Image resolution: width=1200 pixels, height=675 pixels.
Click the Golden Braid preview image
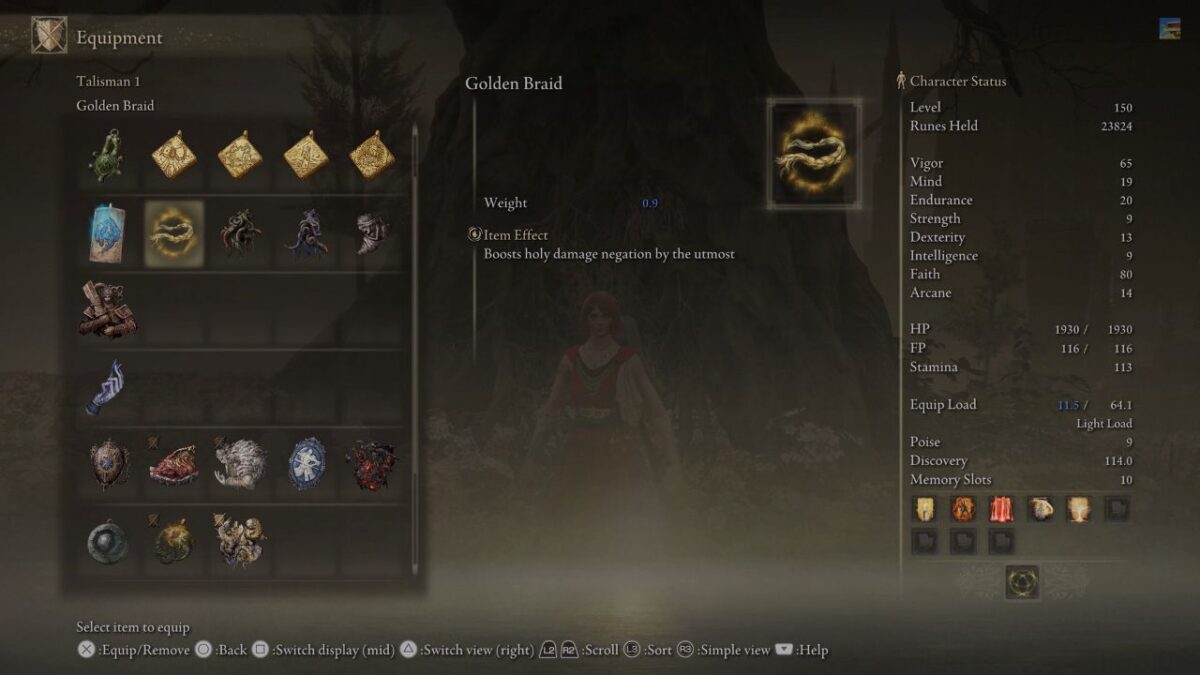[x=814, y=154]
